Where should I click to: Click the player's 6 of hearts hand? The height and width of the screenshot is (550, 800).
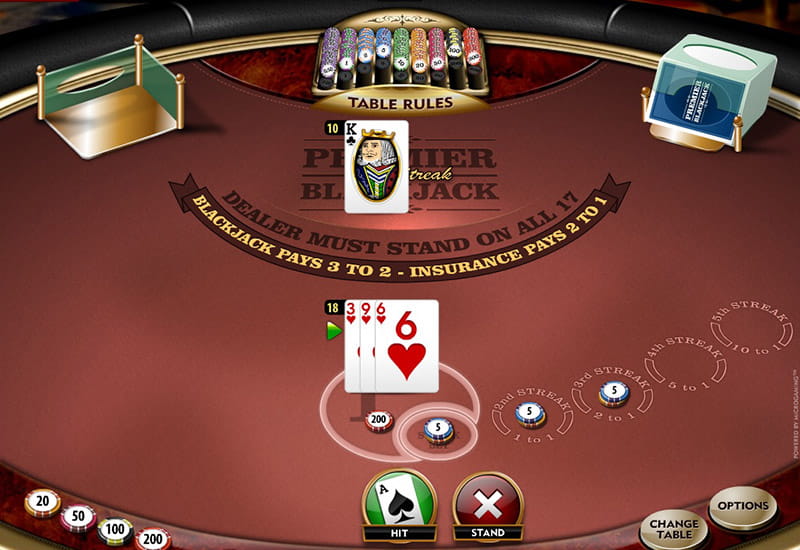coord(406,345)
